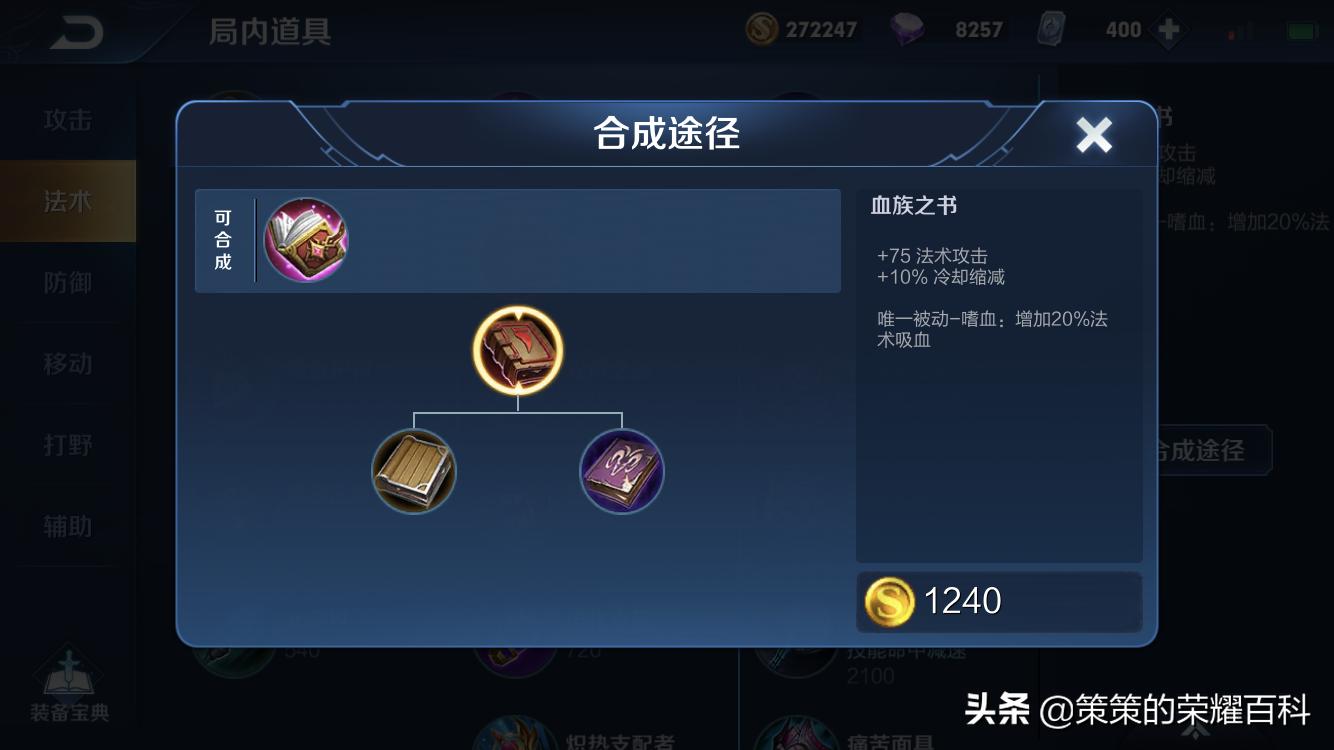The image size is (1334, 750).
Task: Click the 血族之书 title in the info panel
Action: point(913,204)
